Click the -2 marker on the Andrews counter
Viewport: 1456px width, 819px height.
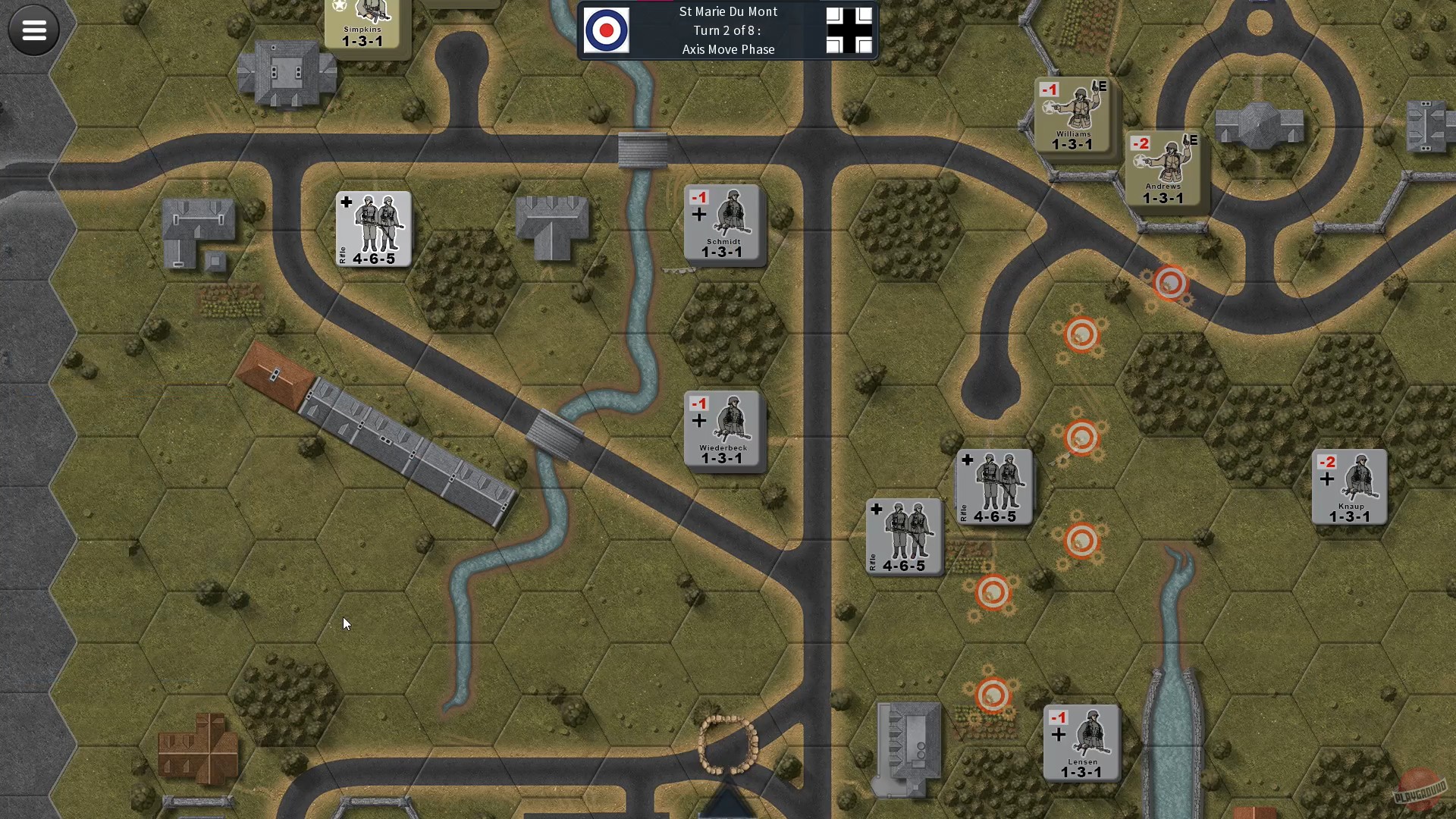tap(1141, 143)
